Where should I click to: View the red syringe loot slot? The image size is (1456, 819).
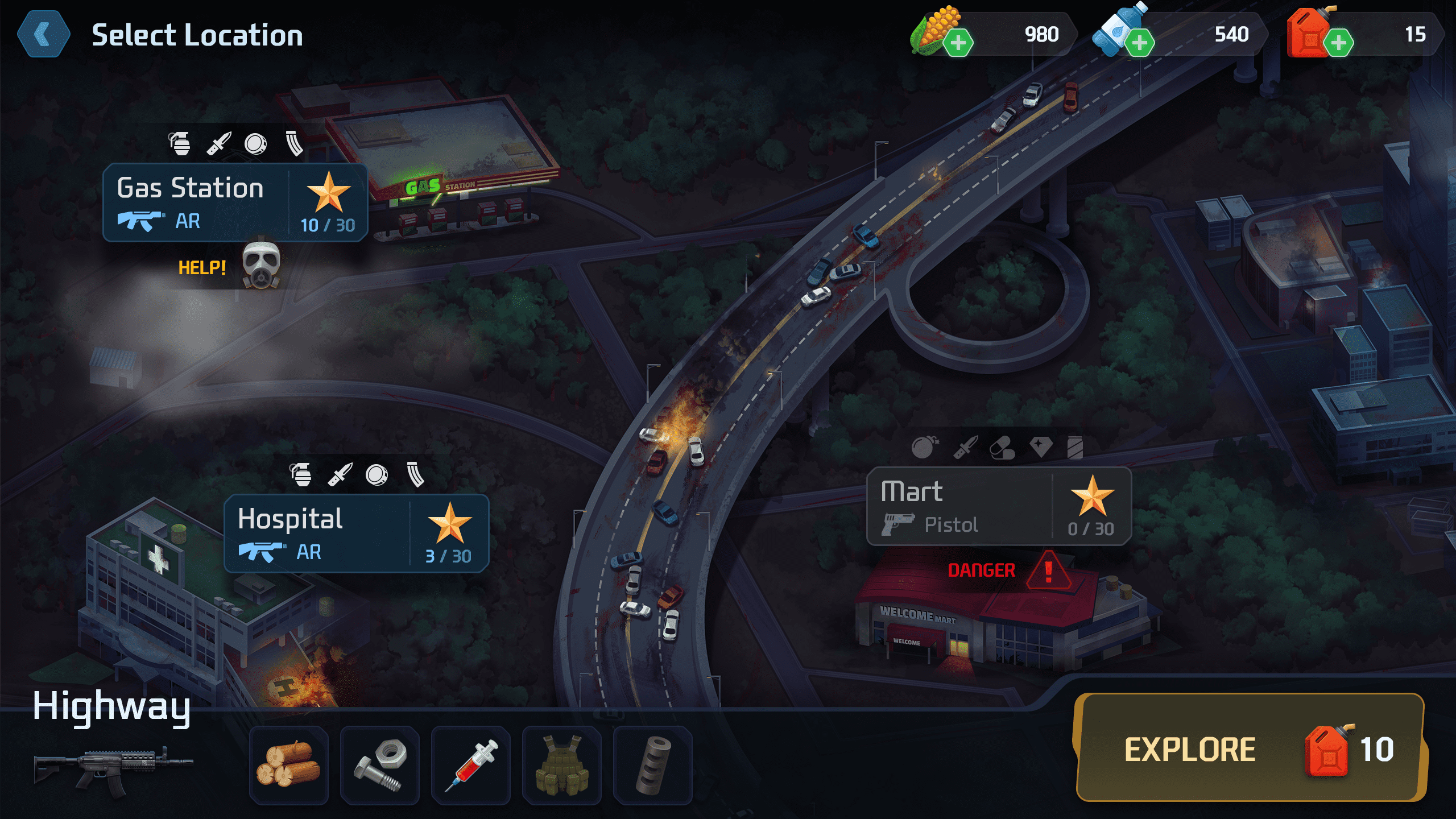(x=471, y=765)
